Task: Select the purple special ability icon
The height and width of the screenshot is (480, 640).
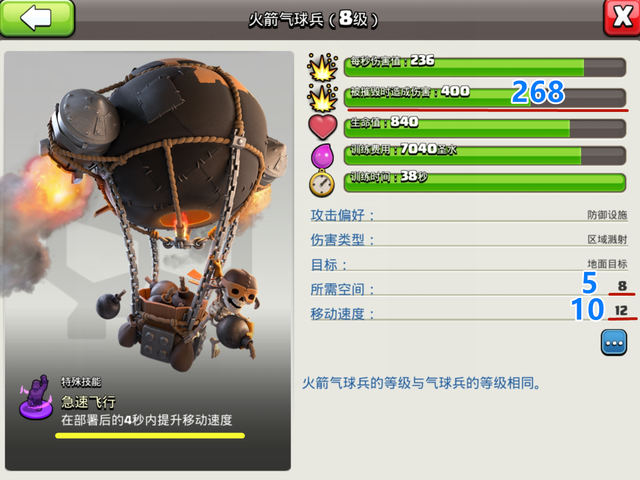Action: pyautogui.click(x=34, y=395)
